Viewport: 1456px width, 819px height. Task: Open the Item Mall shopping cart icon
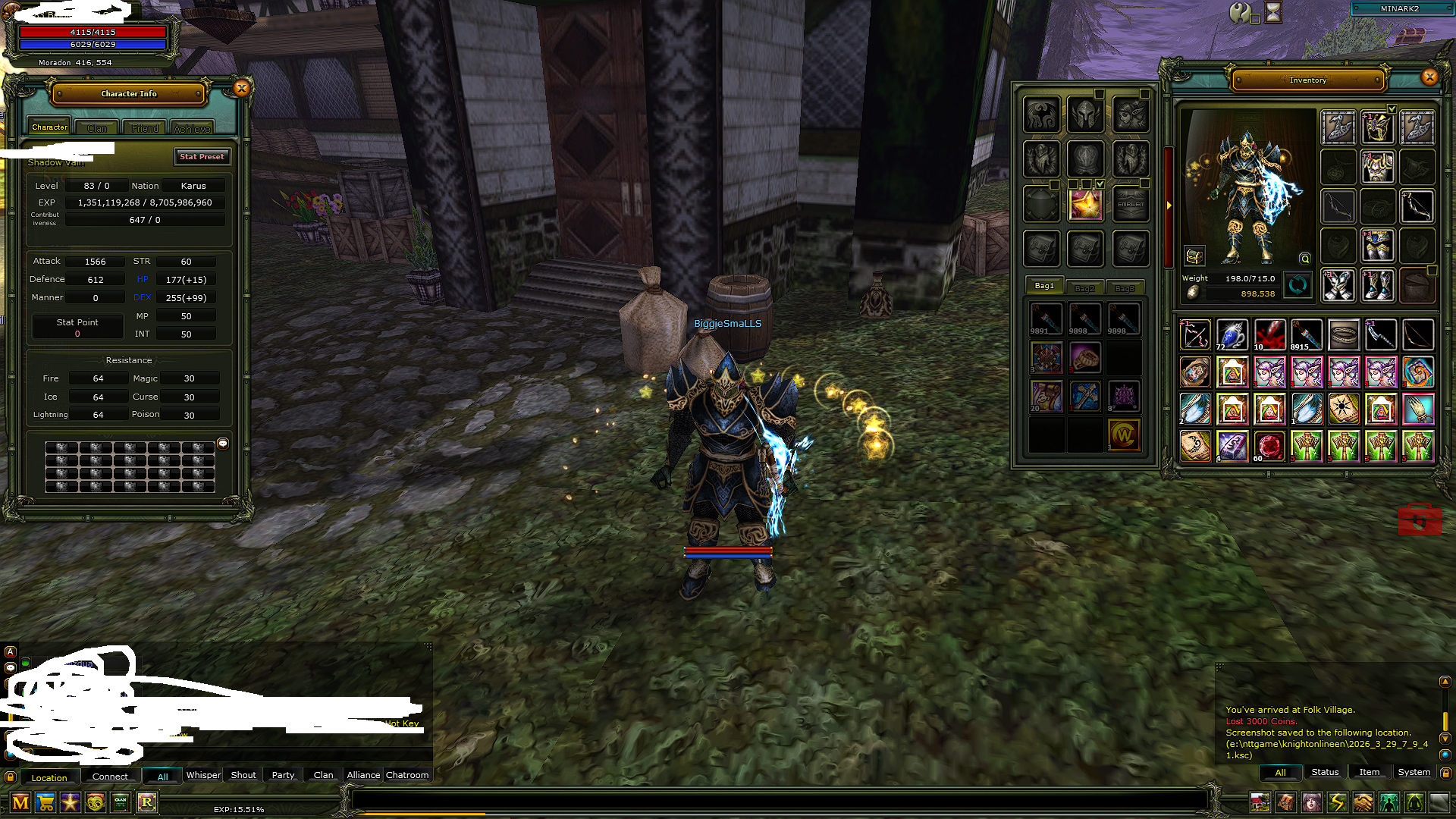[45, 803]
